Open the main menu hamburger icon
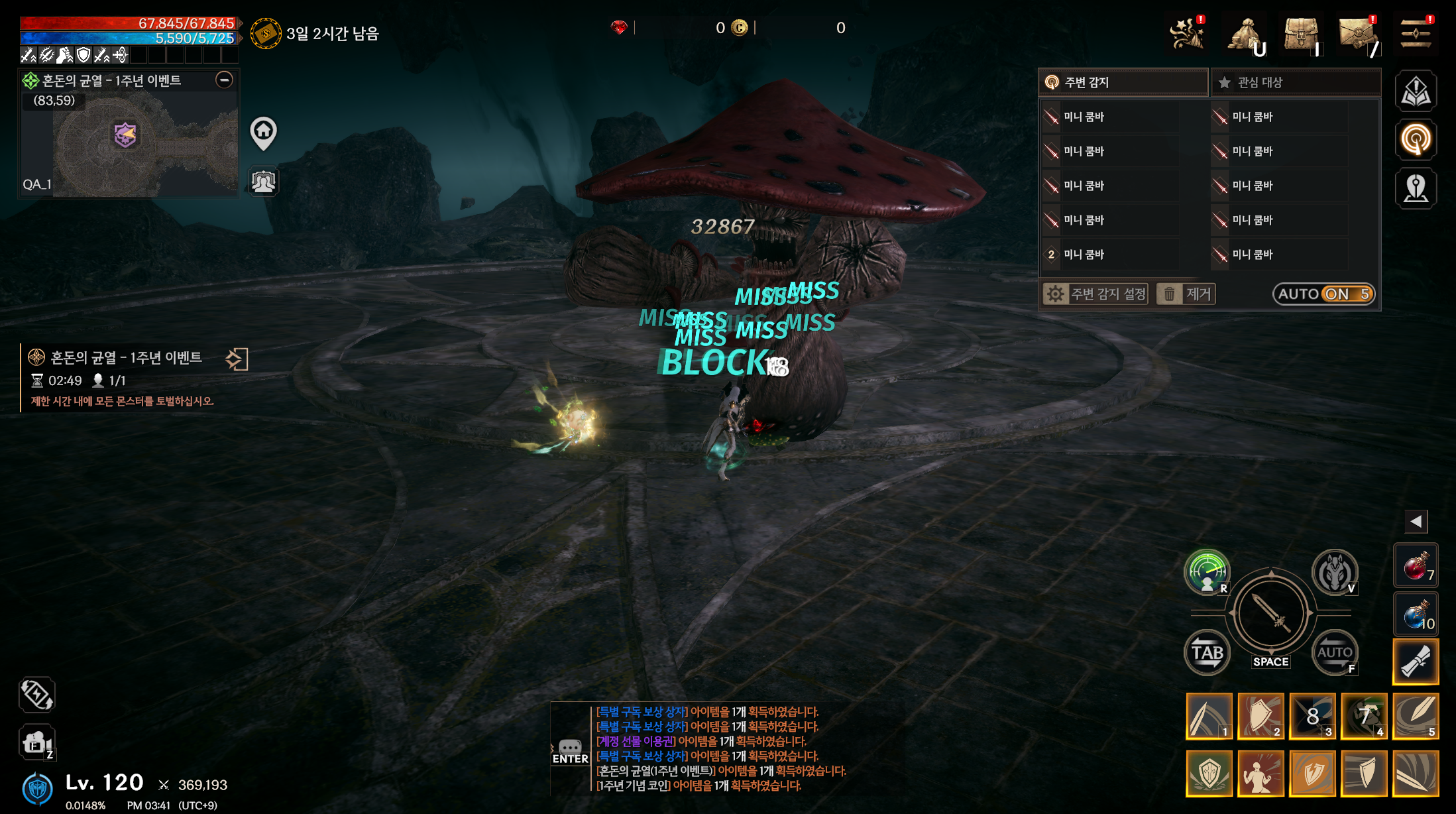The height and width of the screenshot is (814, 1456). pyautogui.click(x=1414, y=33)
